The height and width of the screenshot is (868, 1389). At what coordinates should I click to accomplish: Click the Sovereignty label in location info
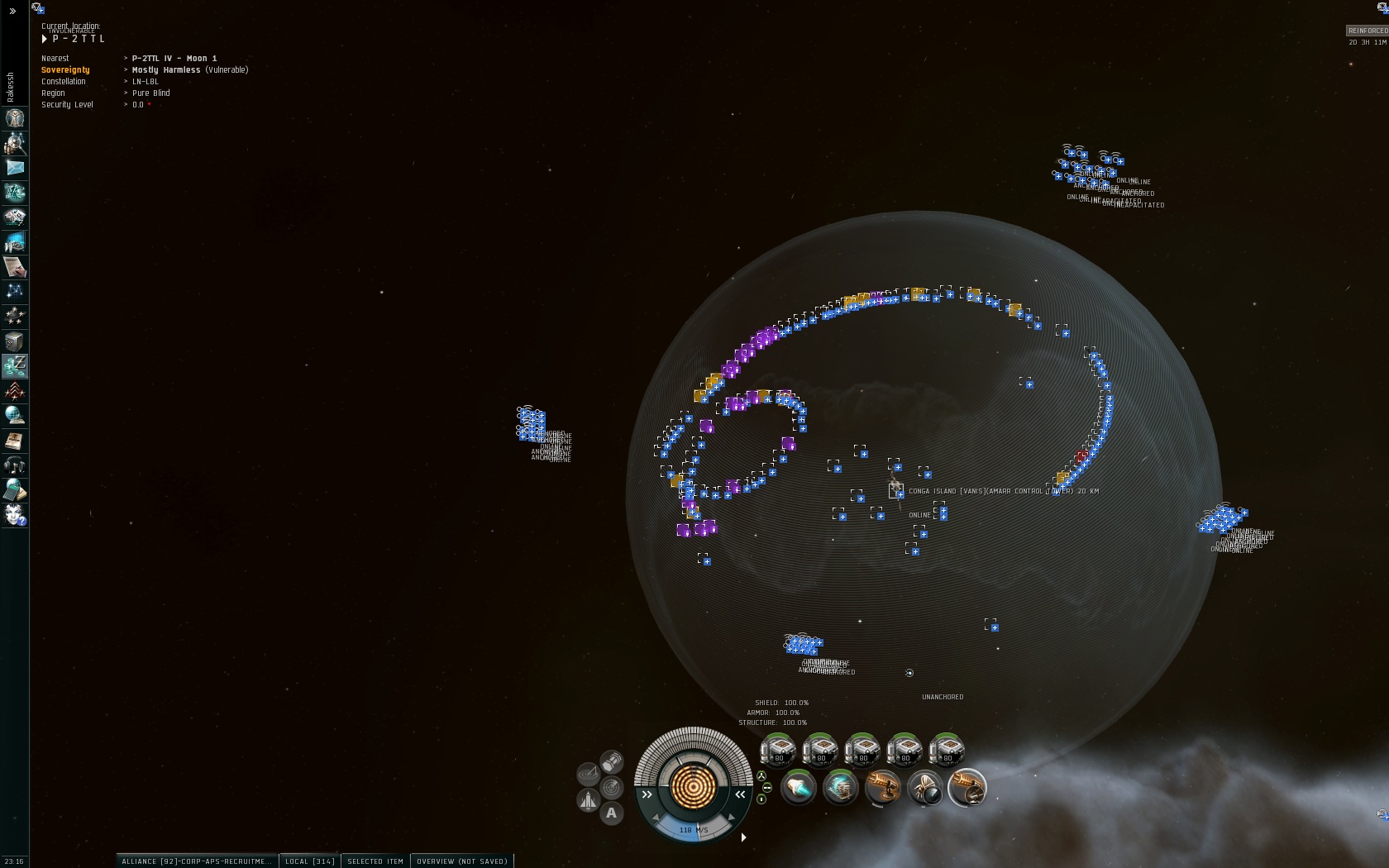click(x=65, y=70)
